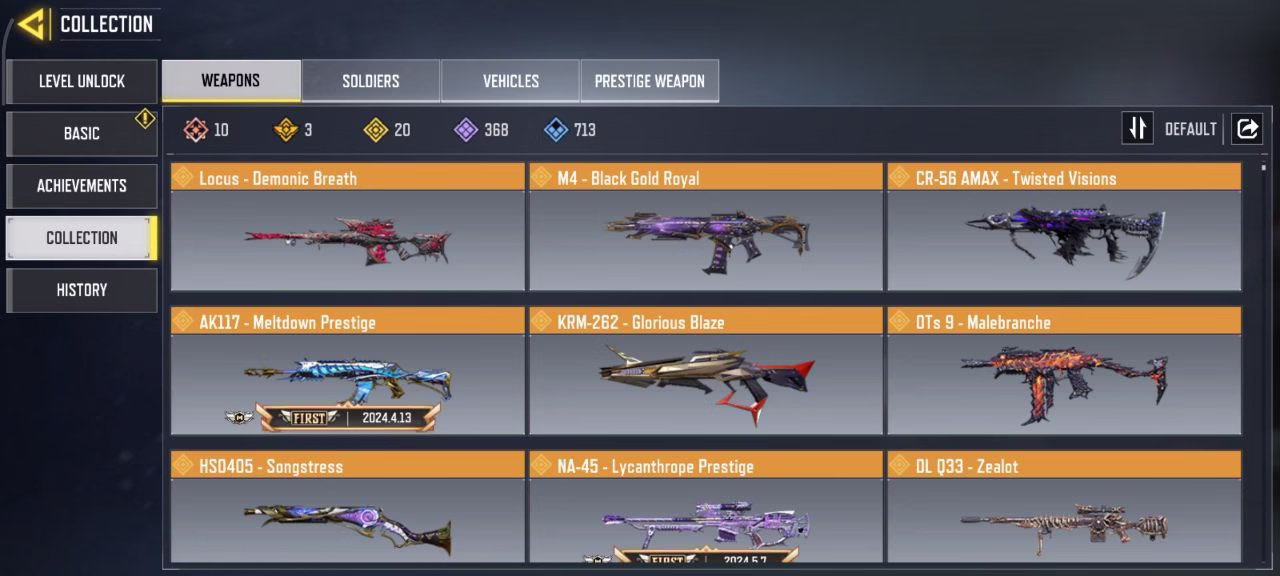Switch to the Soldiers tab

click(371, 81)
